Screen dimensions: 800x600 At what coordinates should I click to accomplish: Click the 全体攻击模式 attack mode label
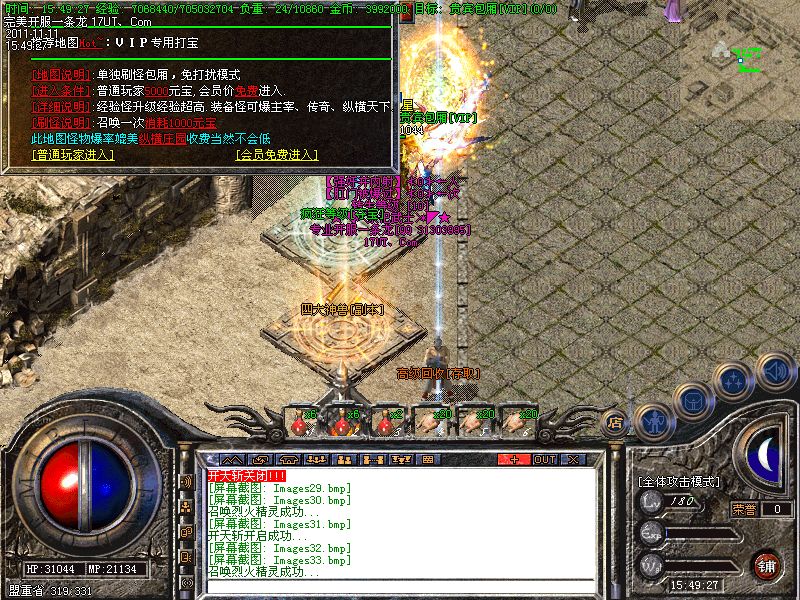pyautogui.click(x=681, y=482)
